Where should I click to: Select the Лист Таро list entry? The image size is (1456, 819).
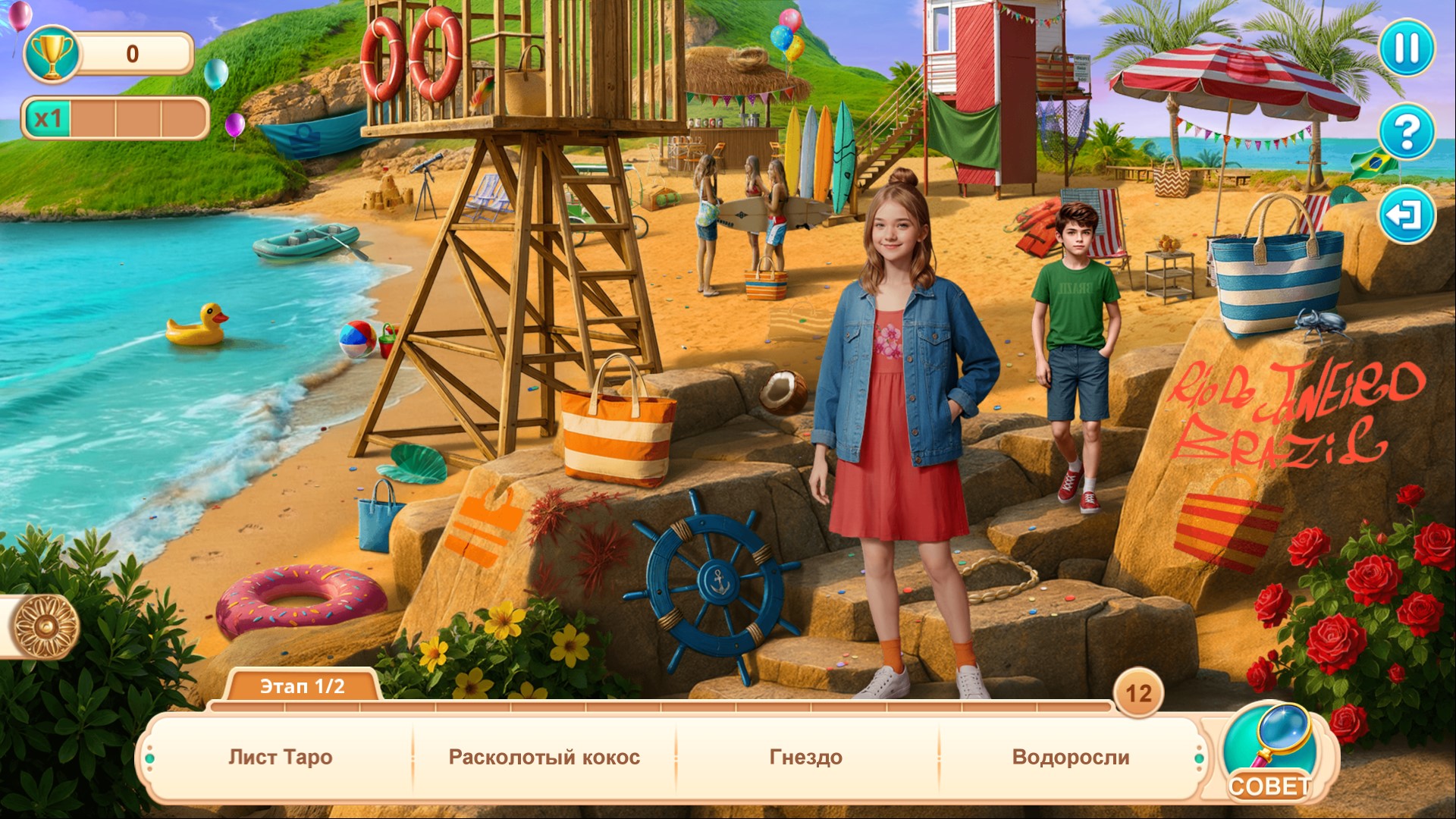(x=281, y=757)
